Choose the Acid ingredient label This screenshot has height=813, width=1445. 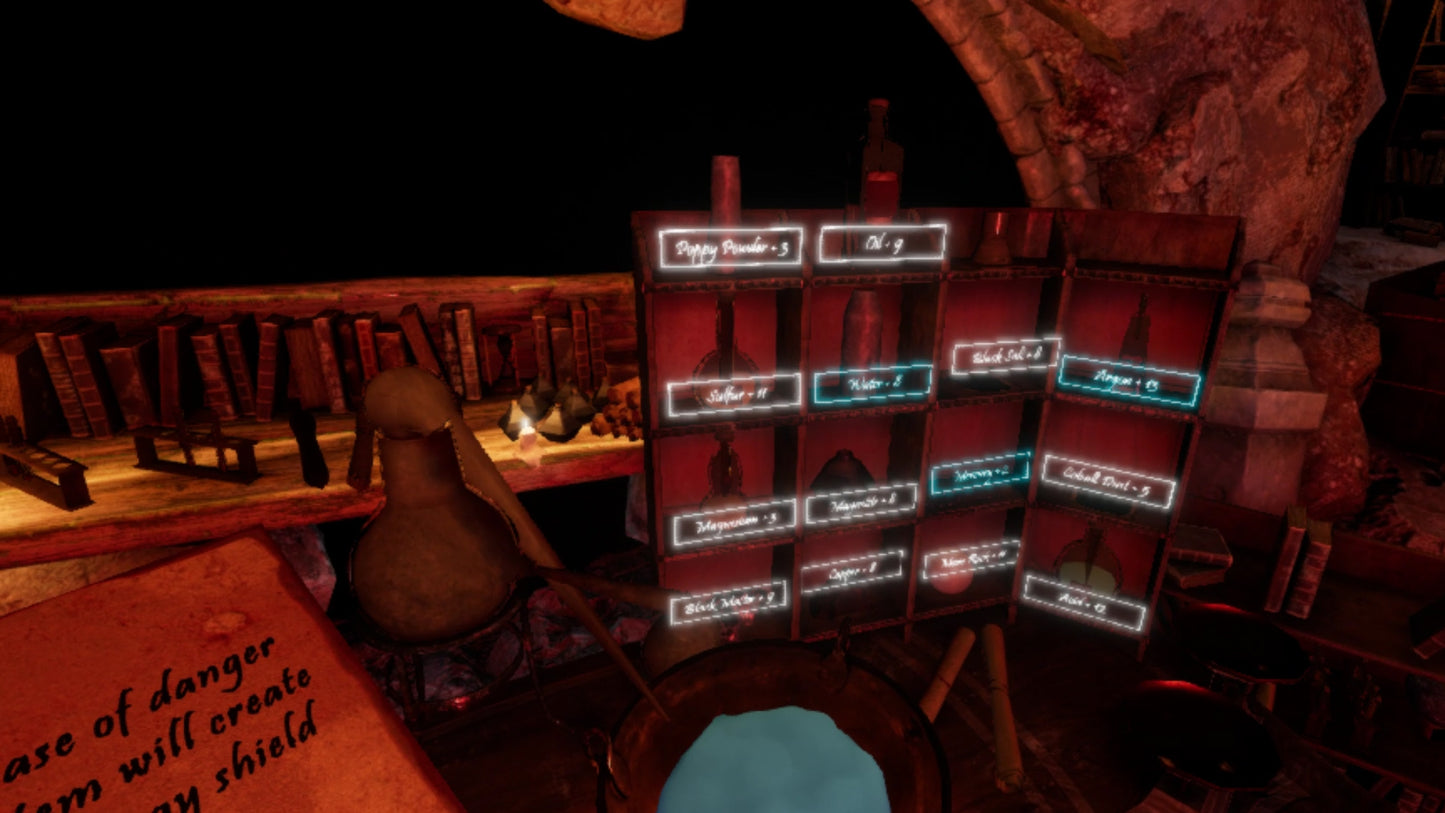tap(1084, 603)
